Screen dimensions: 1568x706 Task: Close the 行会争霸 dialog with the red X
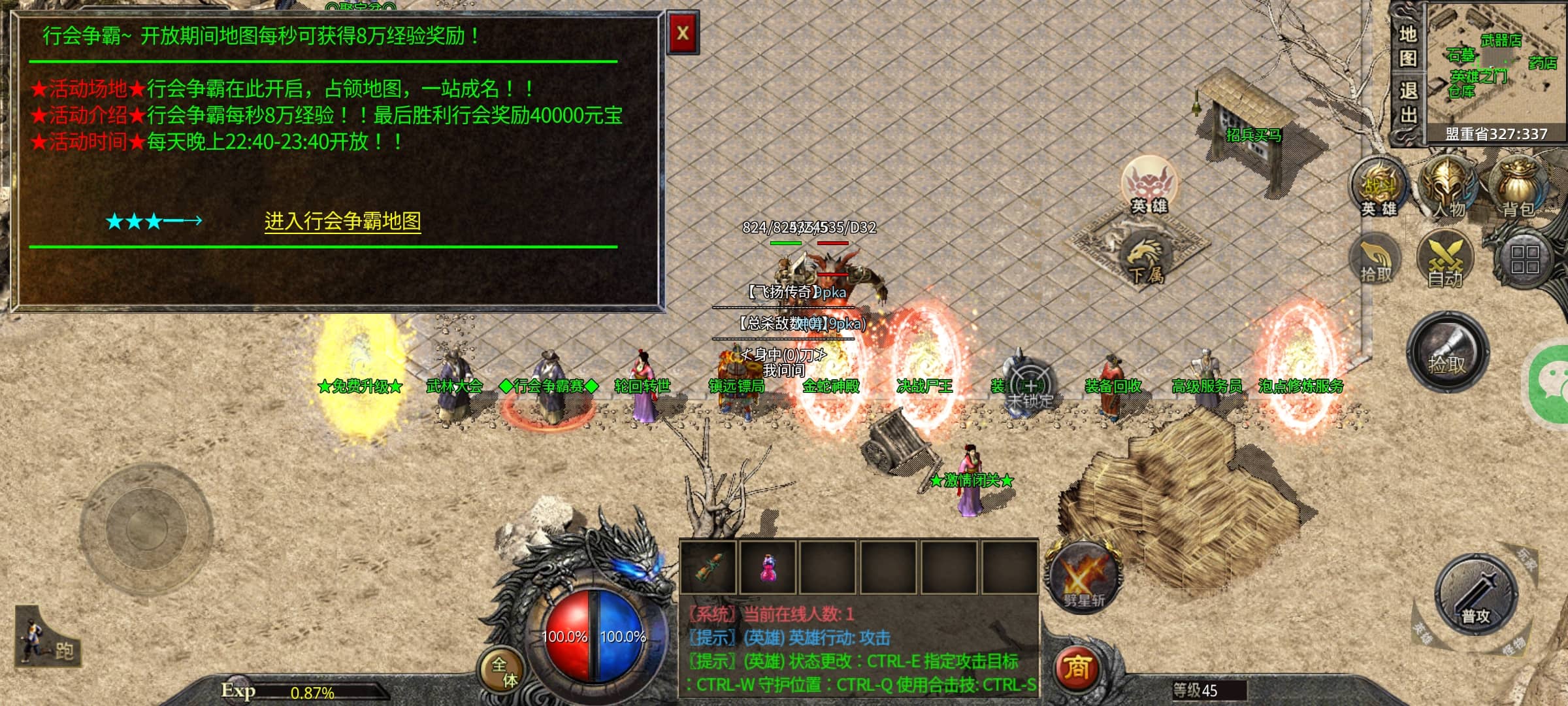coord(683,33)
